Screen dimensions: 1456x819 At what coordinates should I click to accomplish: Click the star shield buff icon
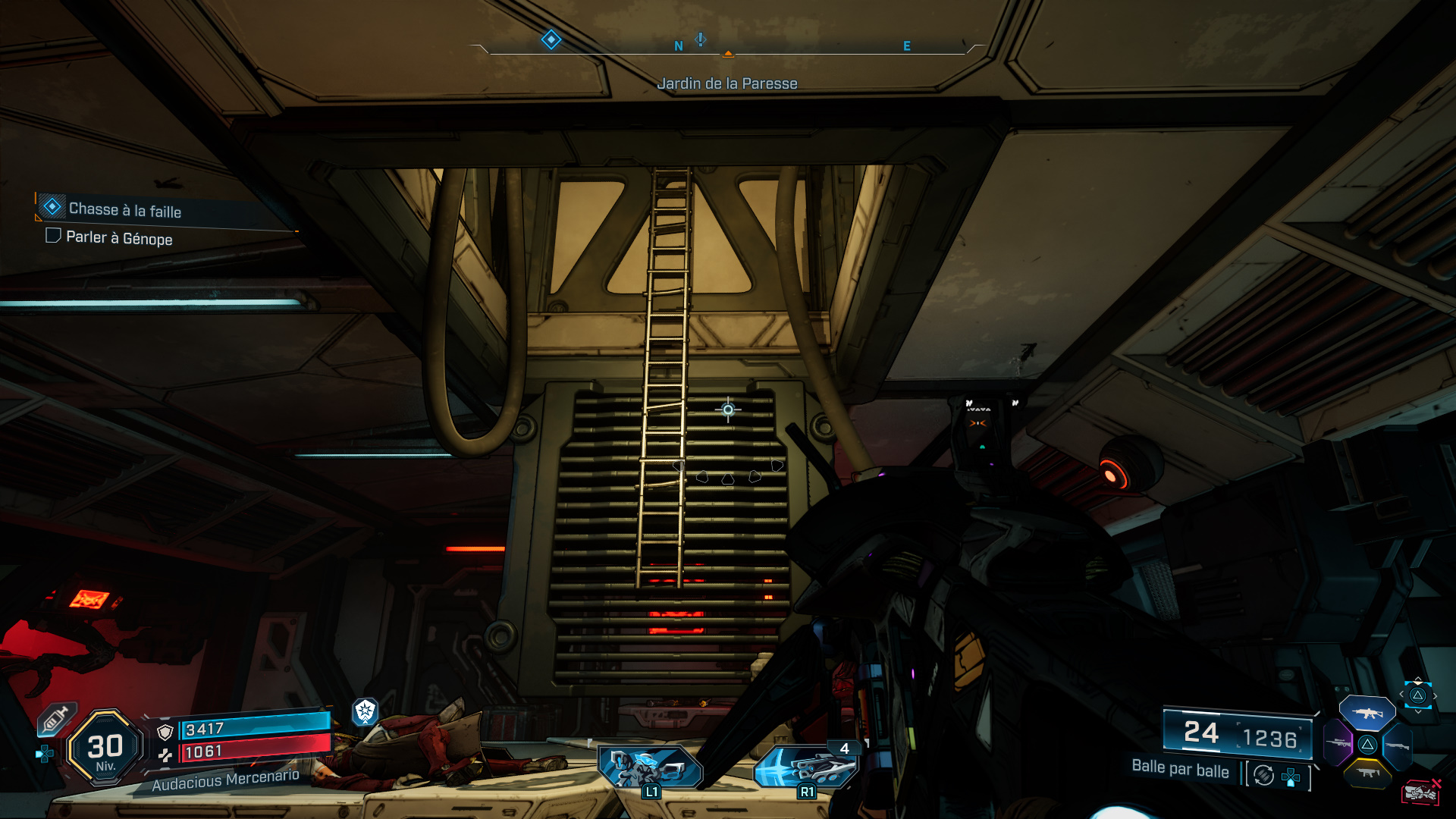pyautogui.click(x=366, y=711)
